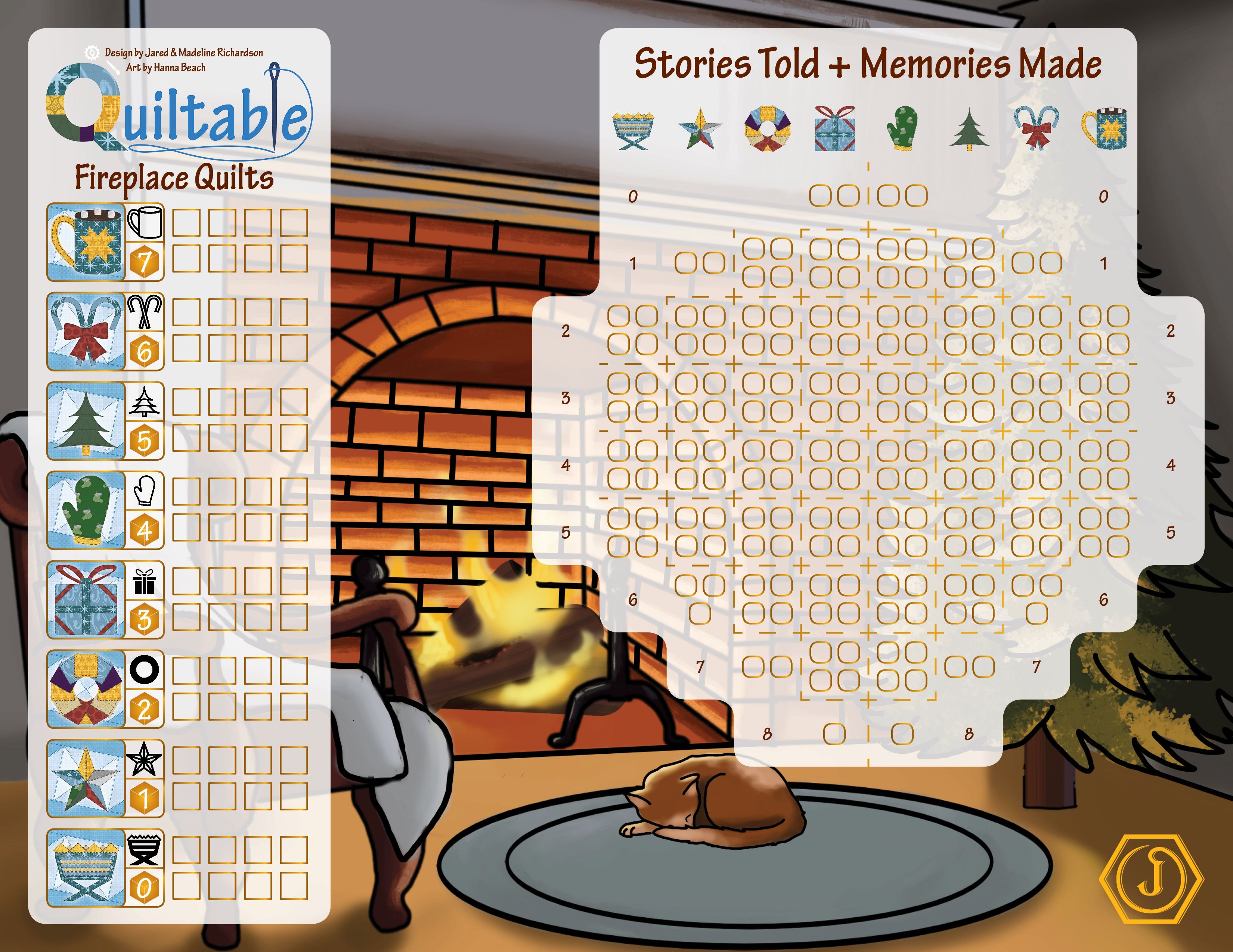Select the candy canes icon in the header row
This screenshot has width=1233, height=952.
(x=1036, y=129)
